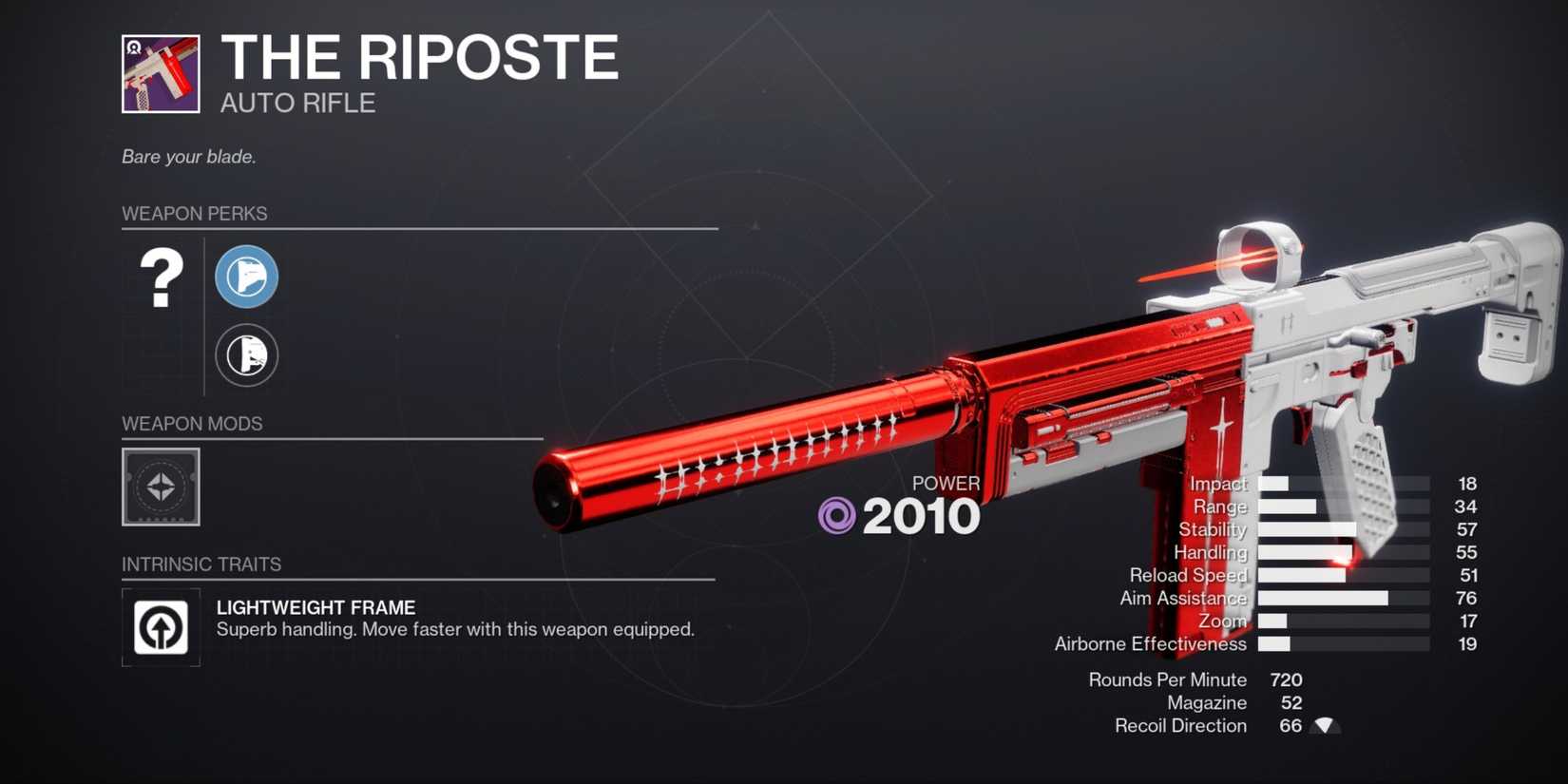
Task: Select the highlighted blue weapon perk icon
Action: coord(246,277)
